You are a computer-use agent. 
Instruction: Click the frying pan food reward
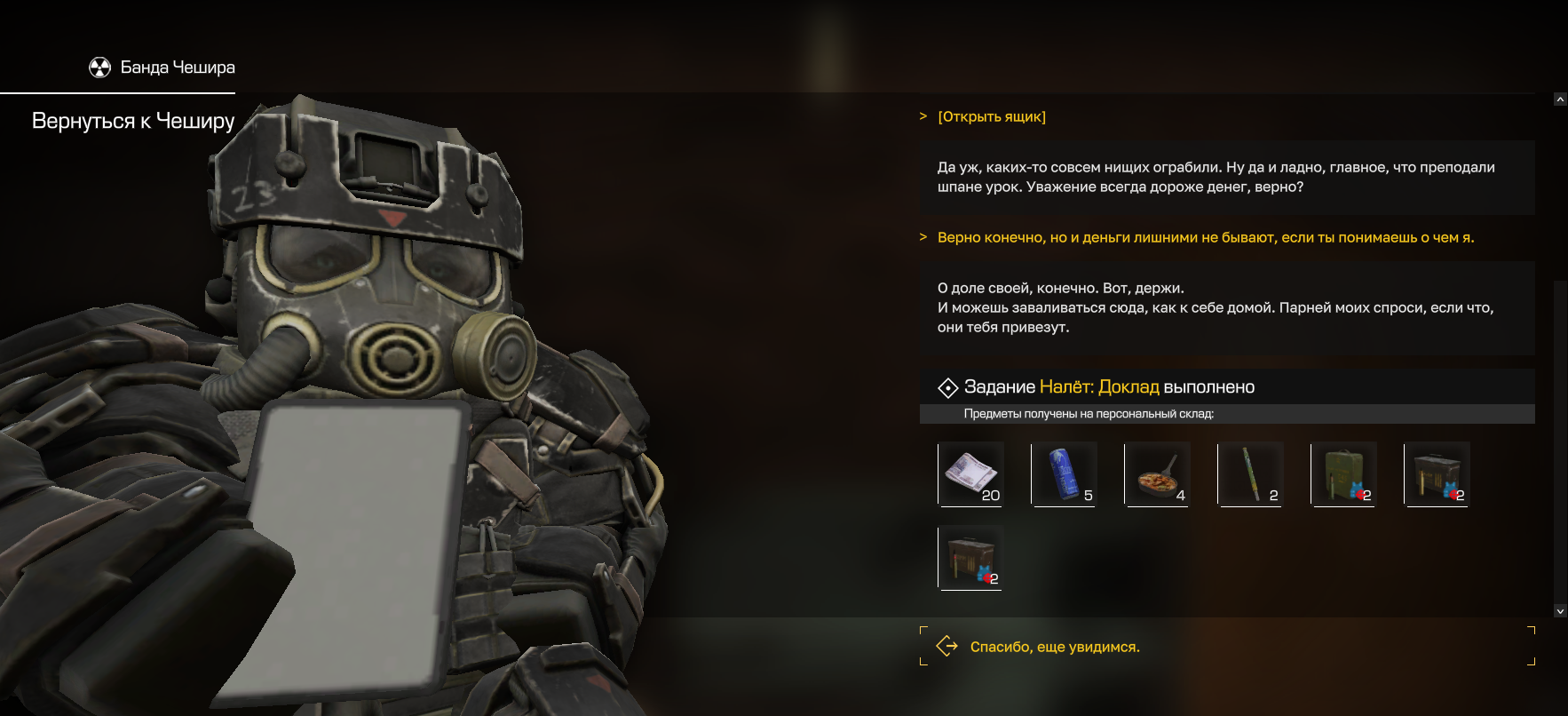[x=1157, y=473]
